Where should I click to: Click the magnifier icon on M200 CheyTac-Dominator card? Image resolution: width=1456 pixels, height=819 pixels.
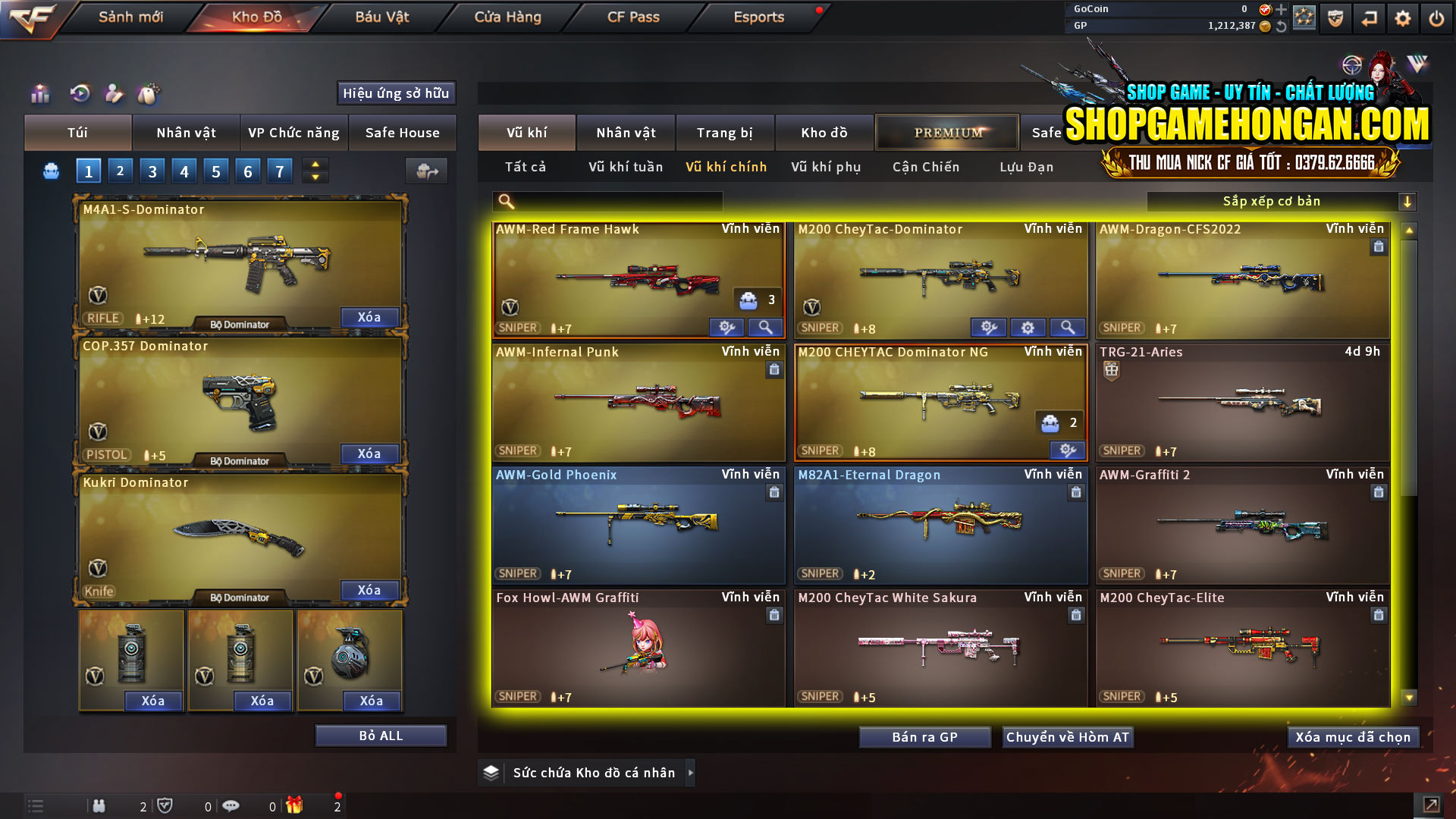(1068, 327)
